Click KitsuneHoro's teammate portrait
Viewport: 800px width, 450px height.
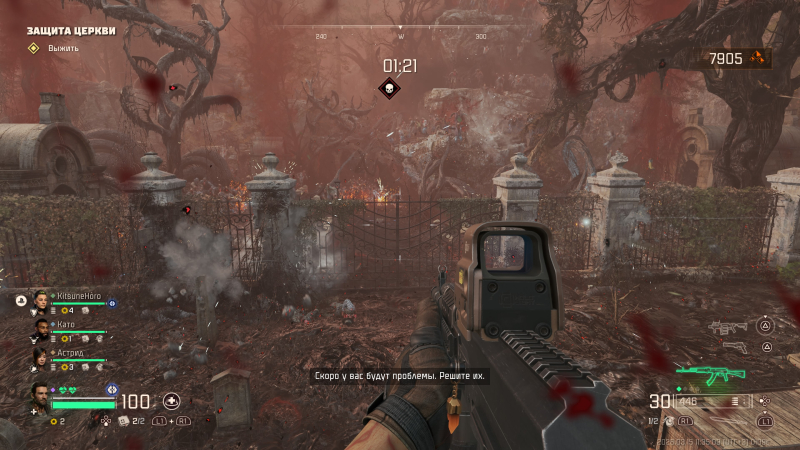coord(40,299)
